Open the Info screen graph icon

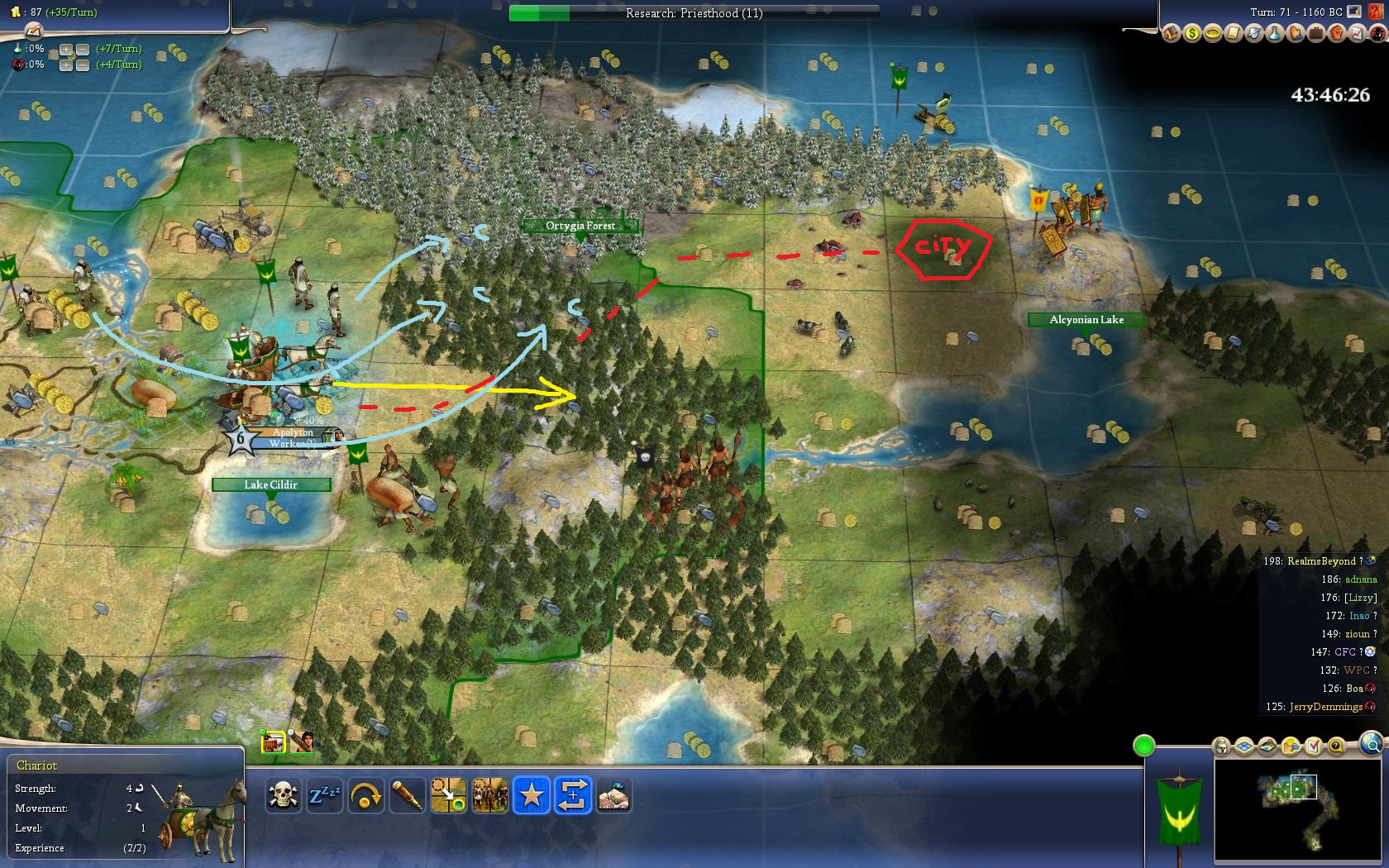pyautogui.click(x=1357, y=33)
